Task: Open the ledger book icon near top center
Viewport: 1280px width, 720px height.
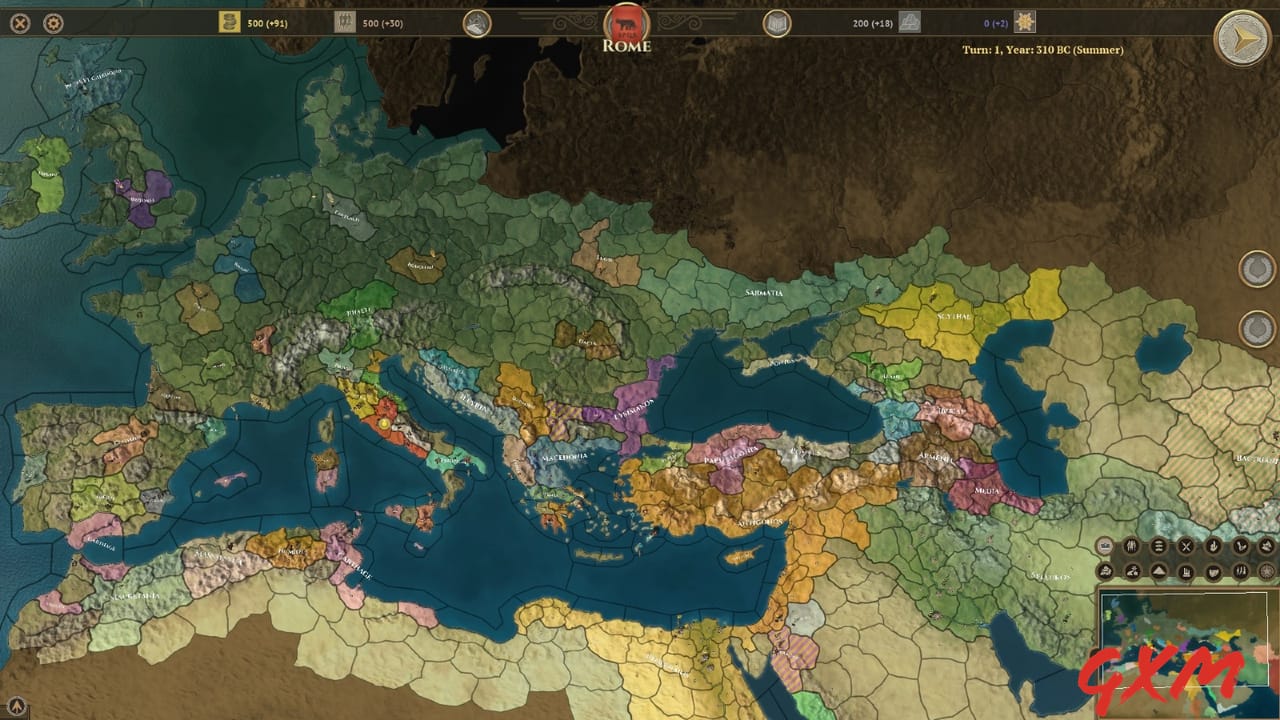Action: tap(775, 21)
